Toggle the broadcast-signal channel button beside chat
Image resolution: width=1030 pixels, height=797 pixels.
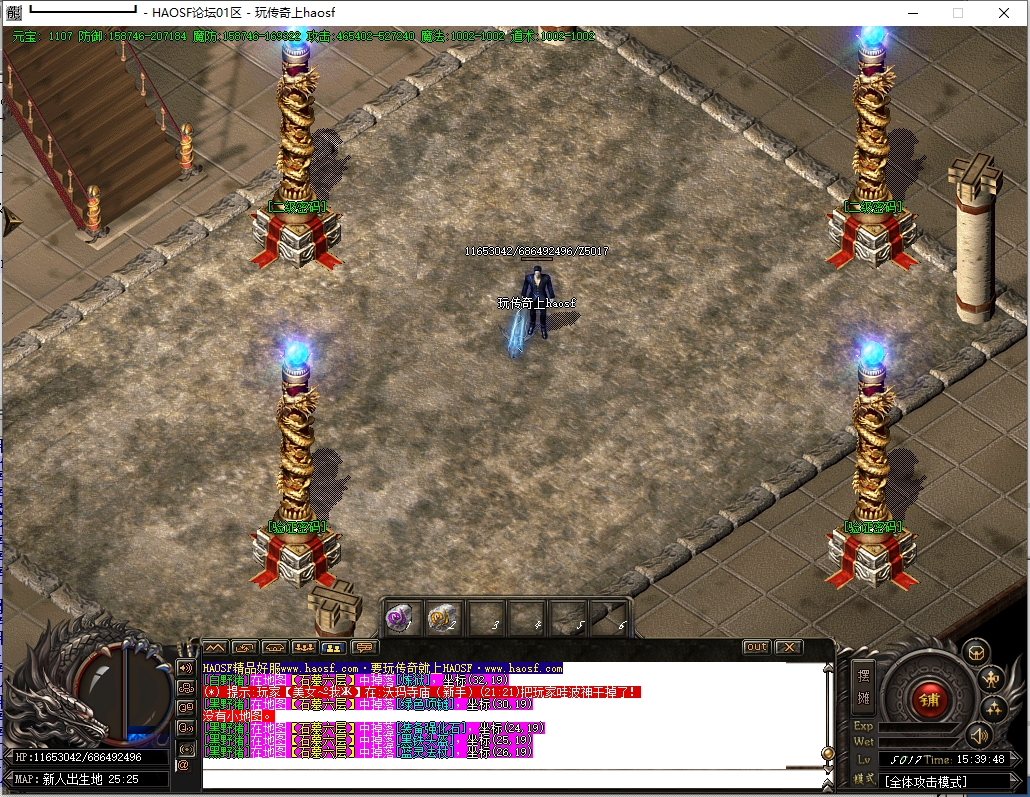click(185, 748)
